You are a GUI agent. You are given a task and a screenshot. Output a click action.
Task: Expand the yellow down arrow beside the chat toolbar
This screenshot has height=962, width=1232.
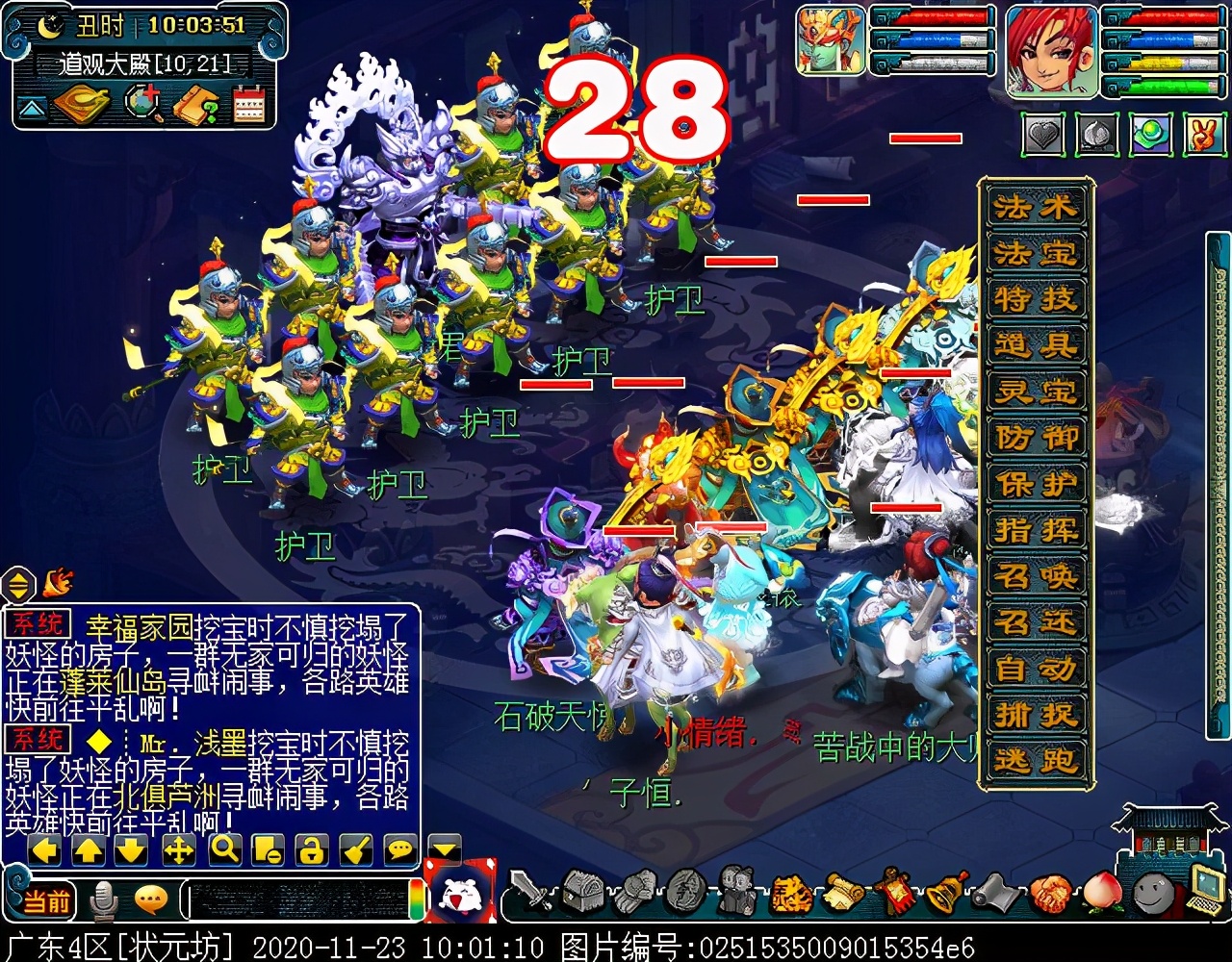click(444, 850)
